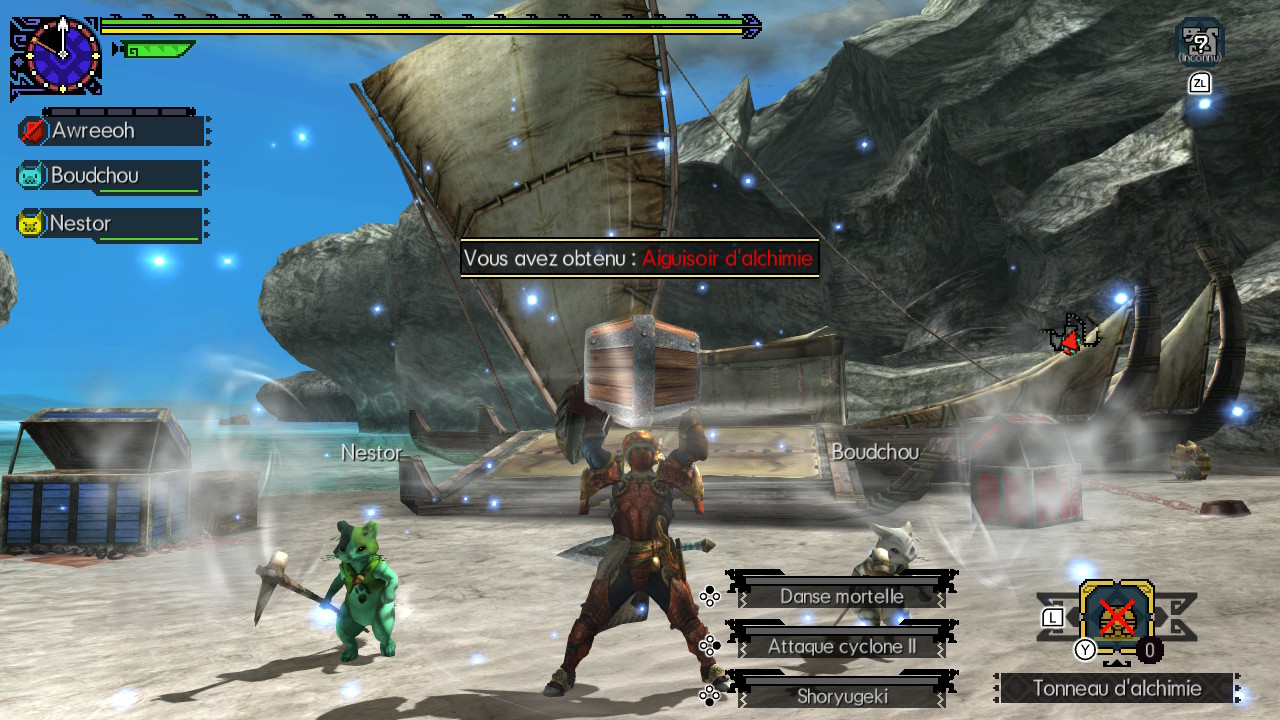Viewport: 1280px width, 720px height.
Task: Select the Tonneau d'alchimie item slot
Action: [1116, 617]
